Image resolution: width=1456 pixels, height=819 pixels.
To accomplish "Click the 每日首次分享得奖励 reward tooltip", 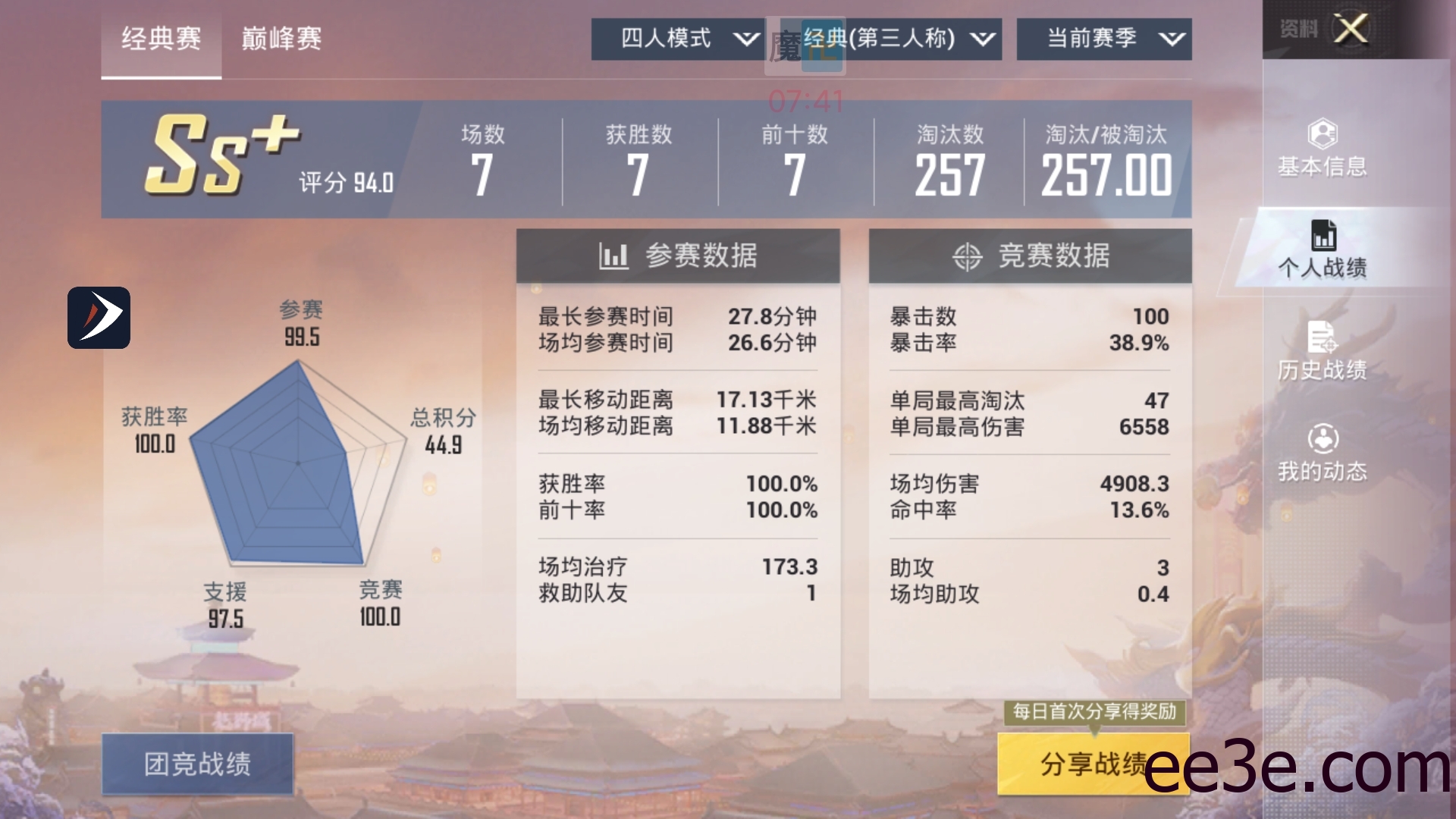I will (x=1094, y=711).
